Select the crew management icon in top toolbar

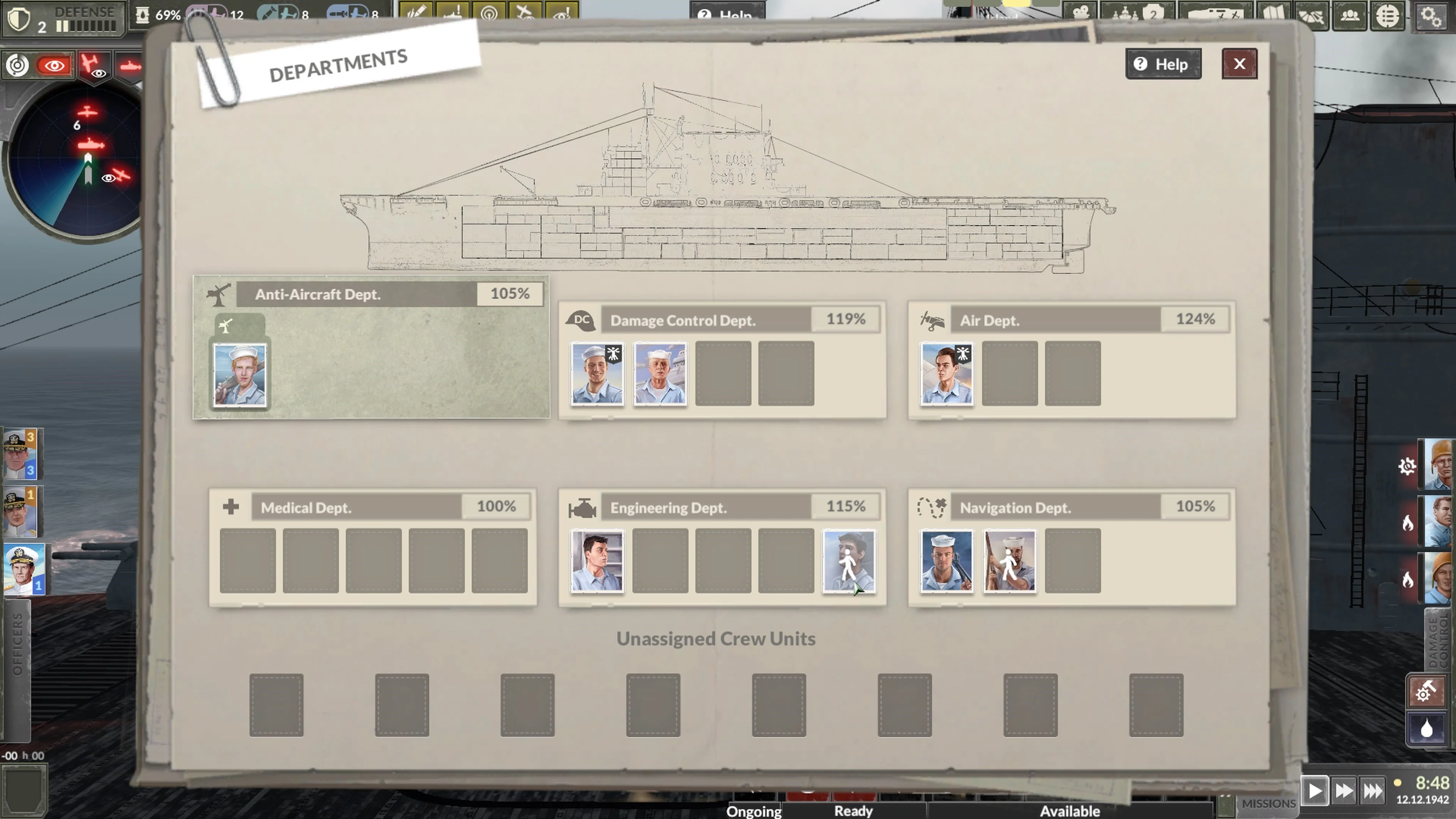pyautogui.click(x=1350, y=16)
